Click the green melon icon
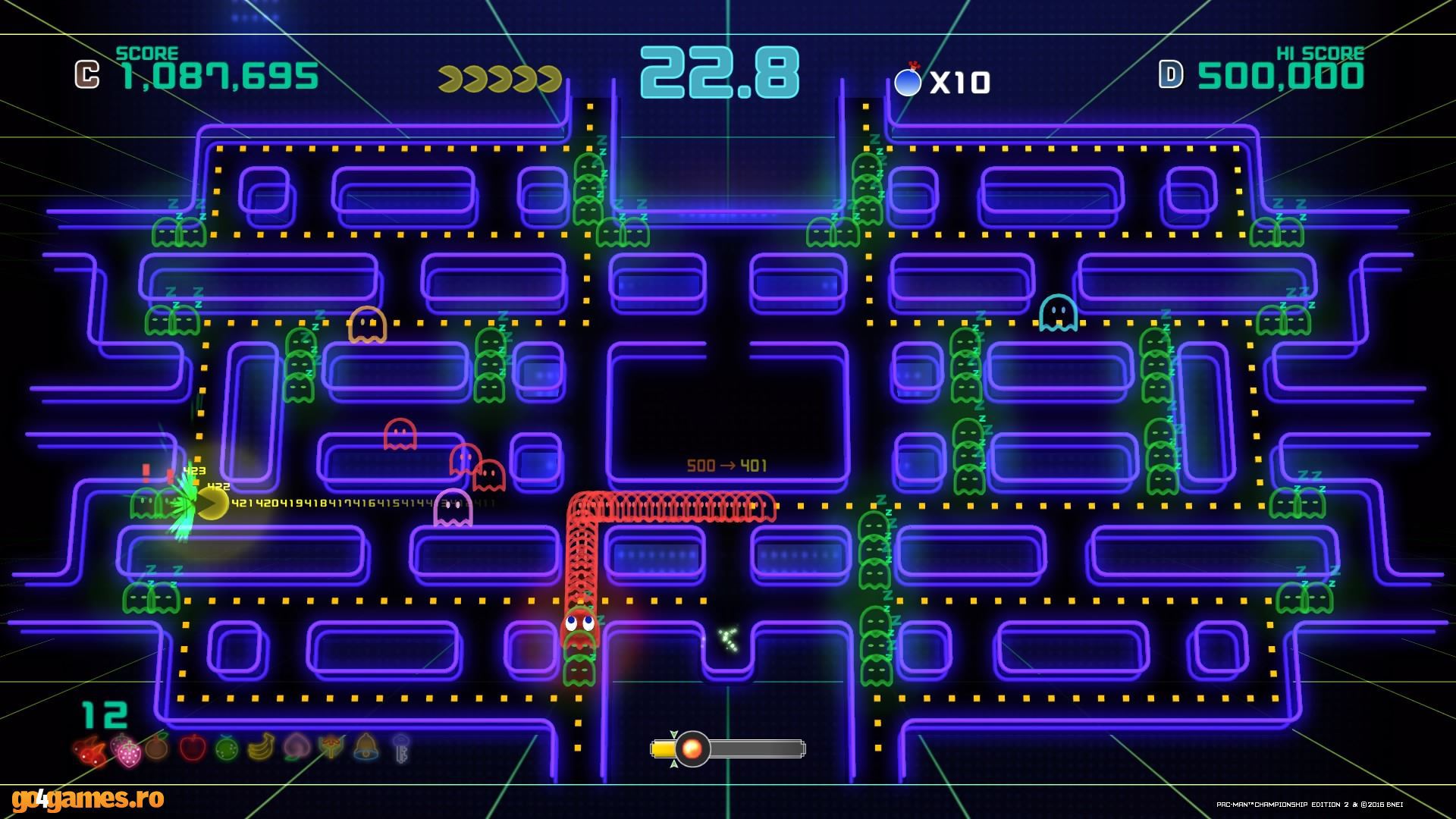1456x819 pixels. [x=227, y=748]
